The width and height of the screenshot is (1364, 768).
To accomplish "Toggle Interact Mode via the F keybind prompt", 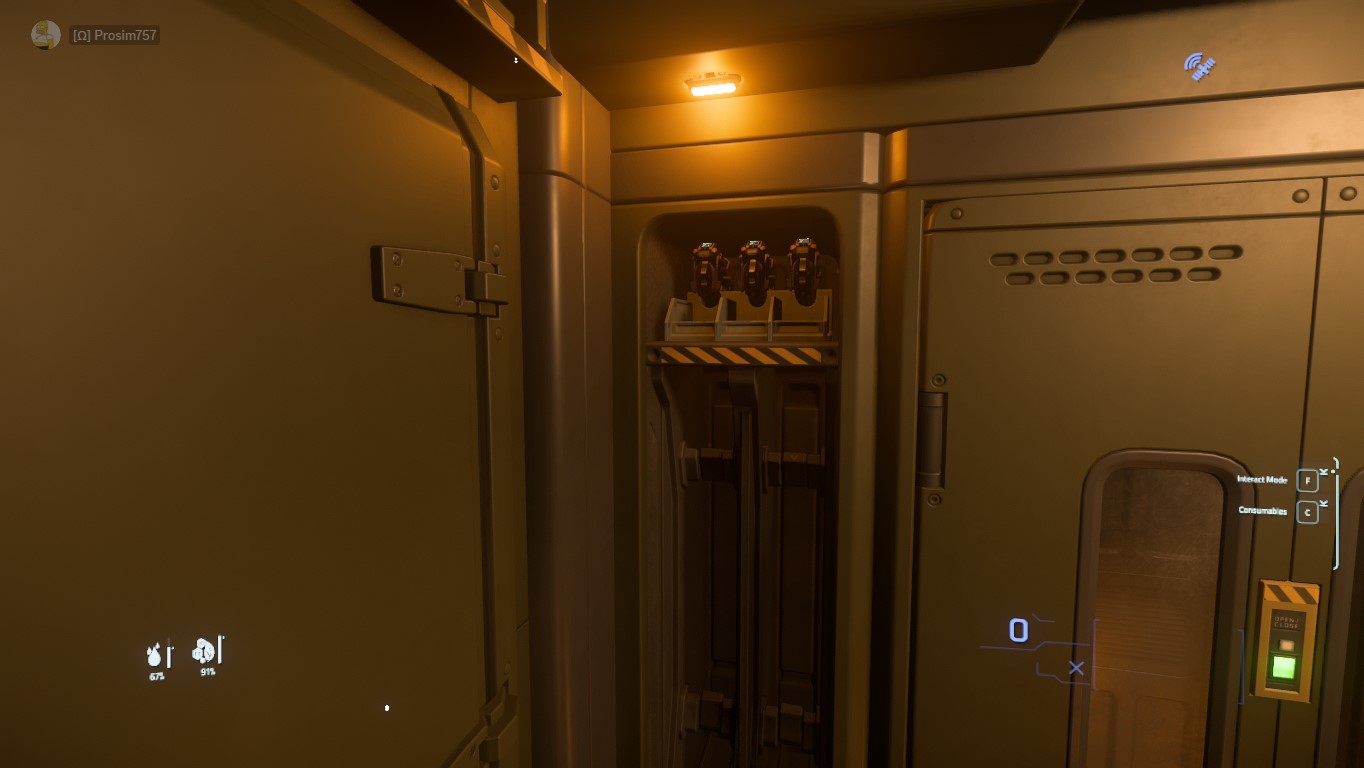I will (x=1306, y=481).
